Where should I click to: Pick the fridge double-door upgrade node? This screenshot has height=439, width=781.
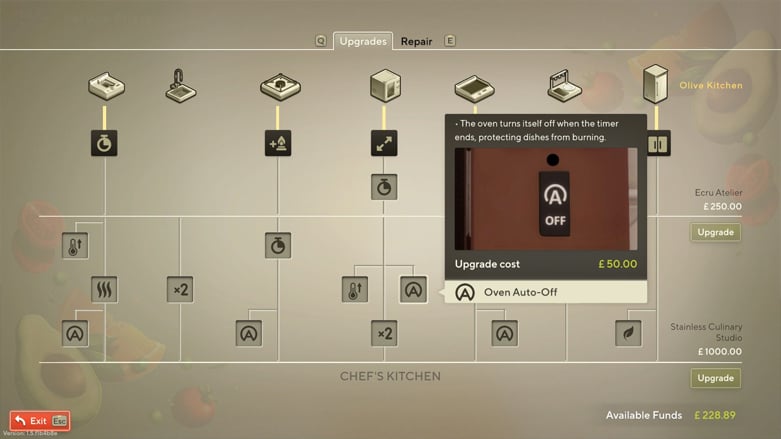658,144
